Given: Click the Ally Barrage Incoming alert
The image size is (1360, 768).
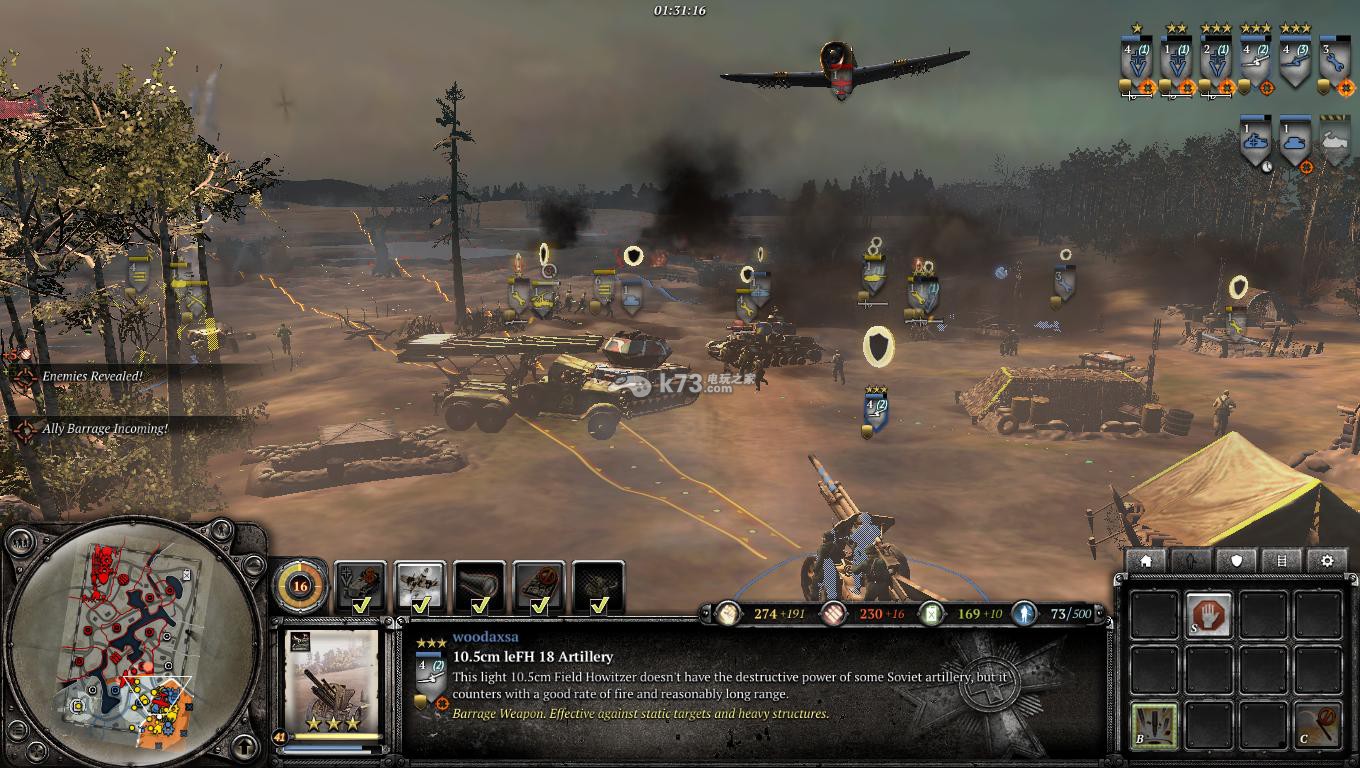Looking at the screenshot, I should 104,429.
